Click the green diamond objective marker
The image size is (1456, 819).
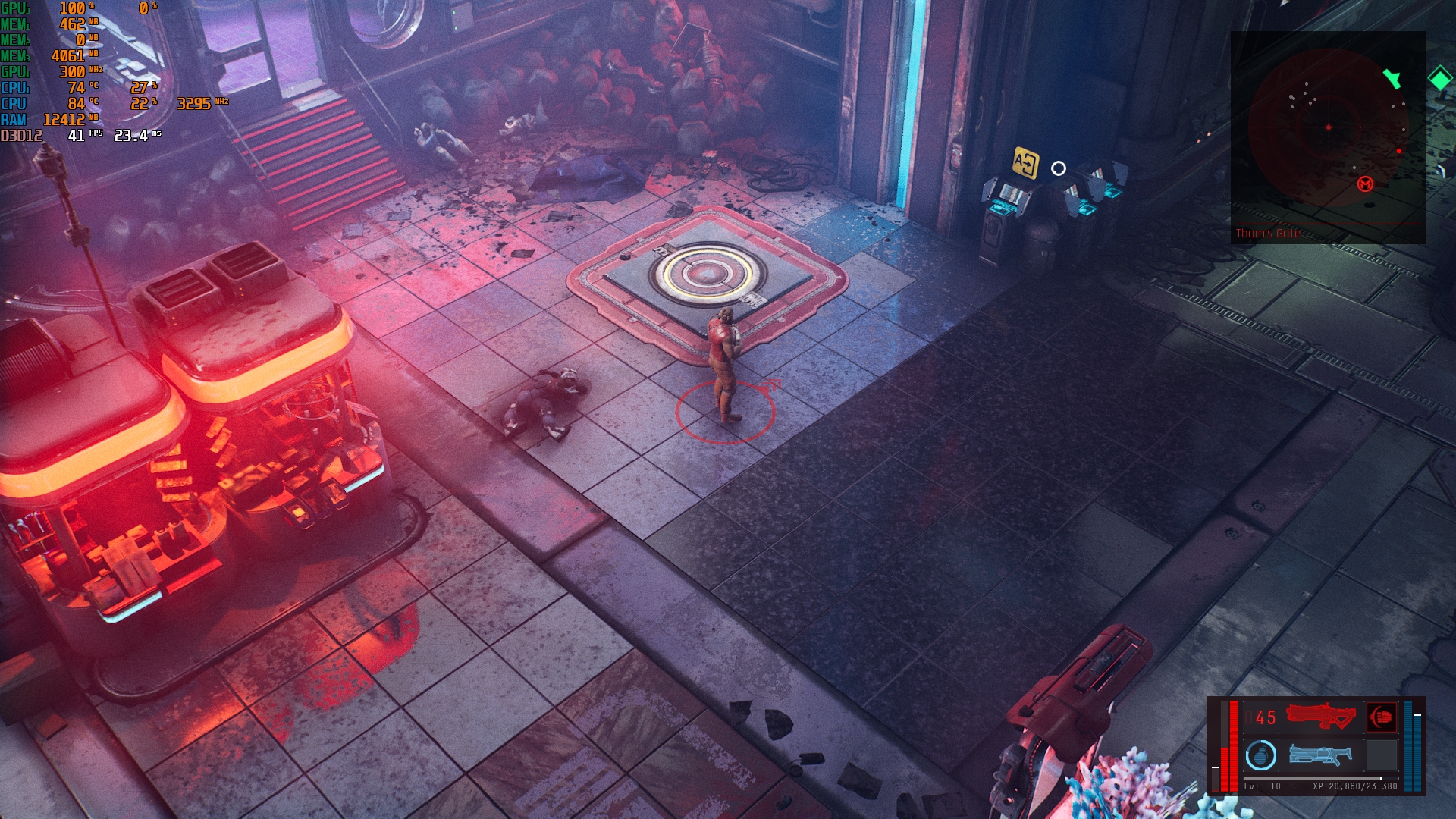coord(1439,78)
